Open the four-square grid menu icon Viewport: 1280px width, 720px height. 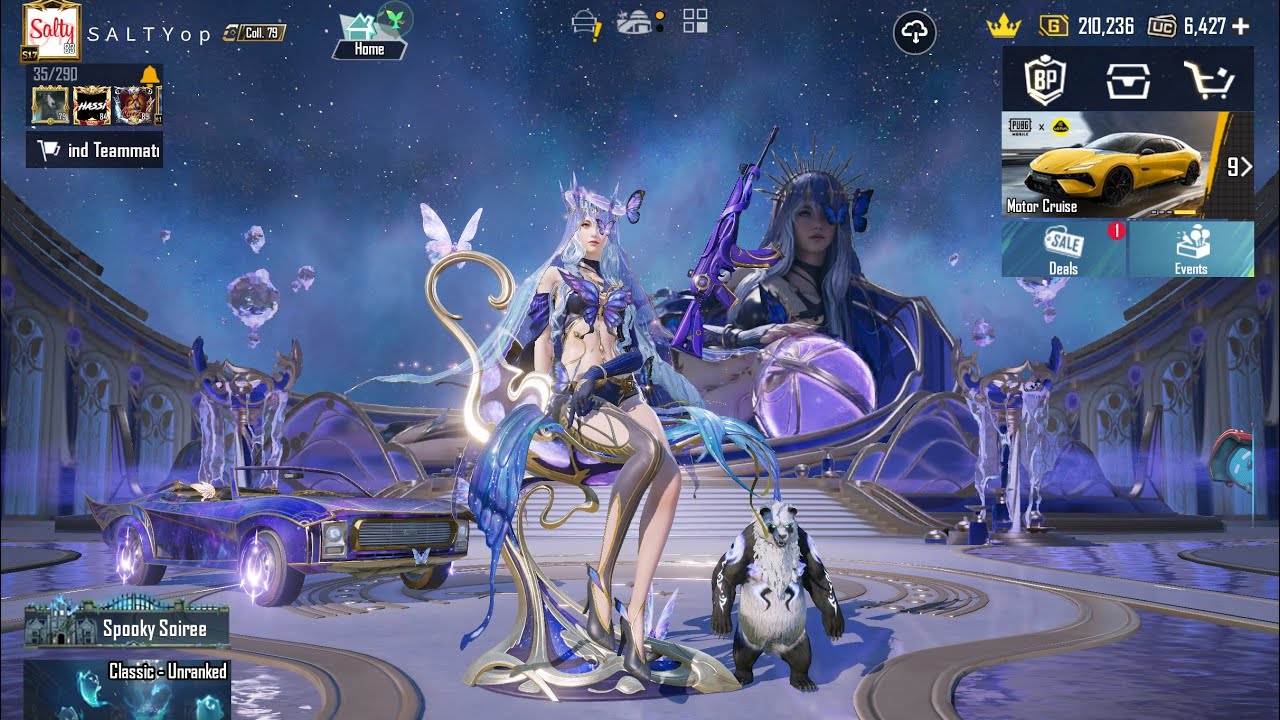coord(695,21)
